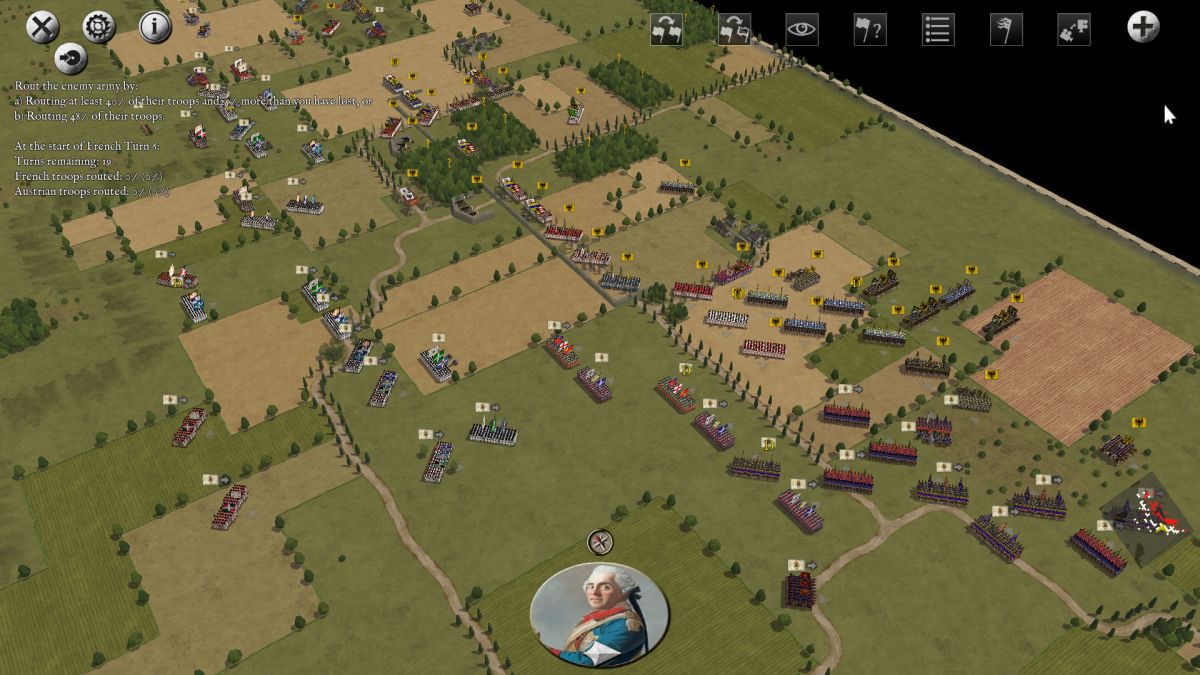
Task: Activate the unit move-formation icon
Action: (1073, 29)
